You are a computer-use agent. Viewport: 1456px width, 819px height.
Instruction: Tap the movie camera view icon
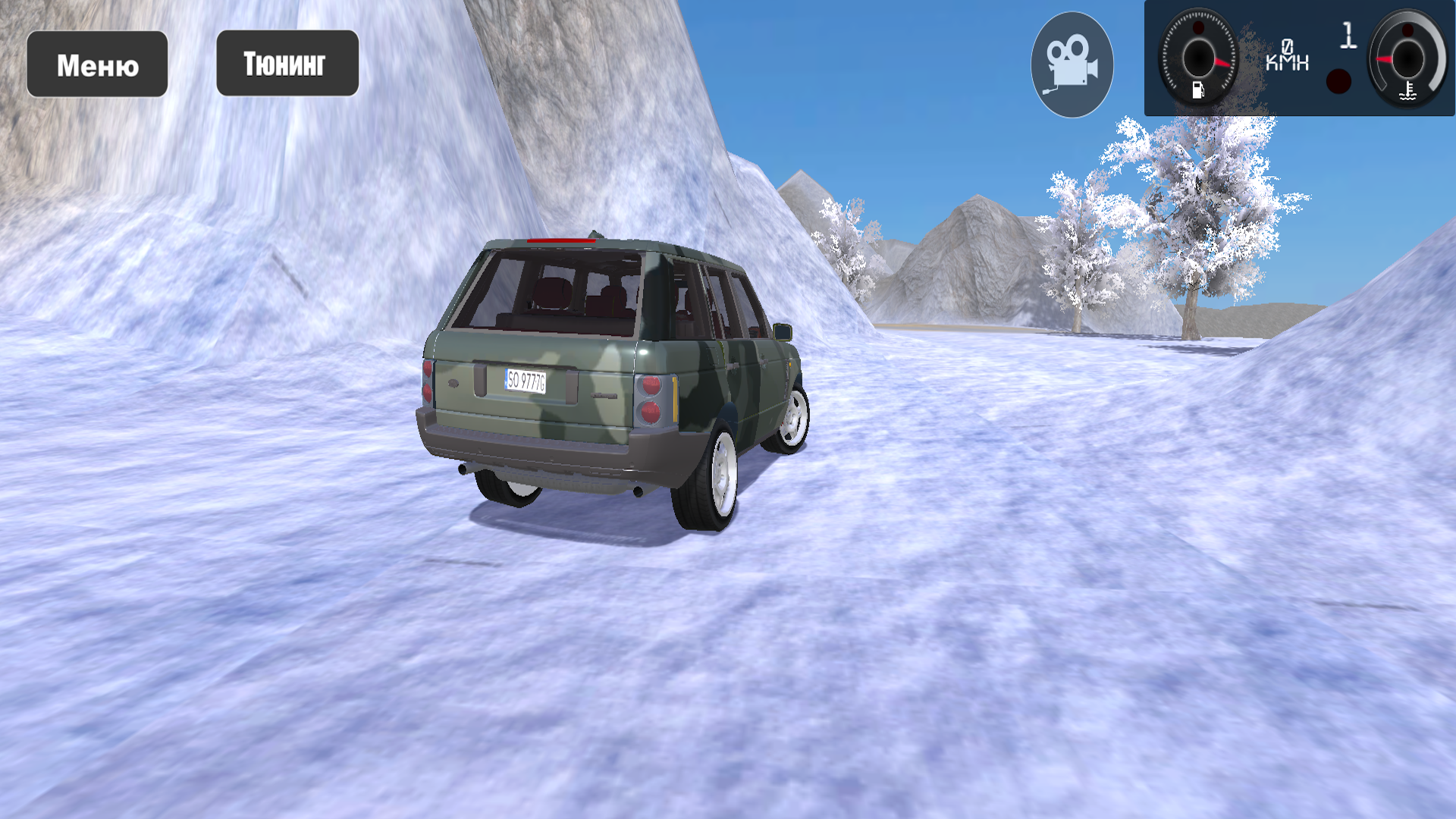click(1072, 62)
